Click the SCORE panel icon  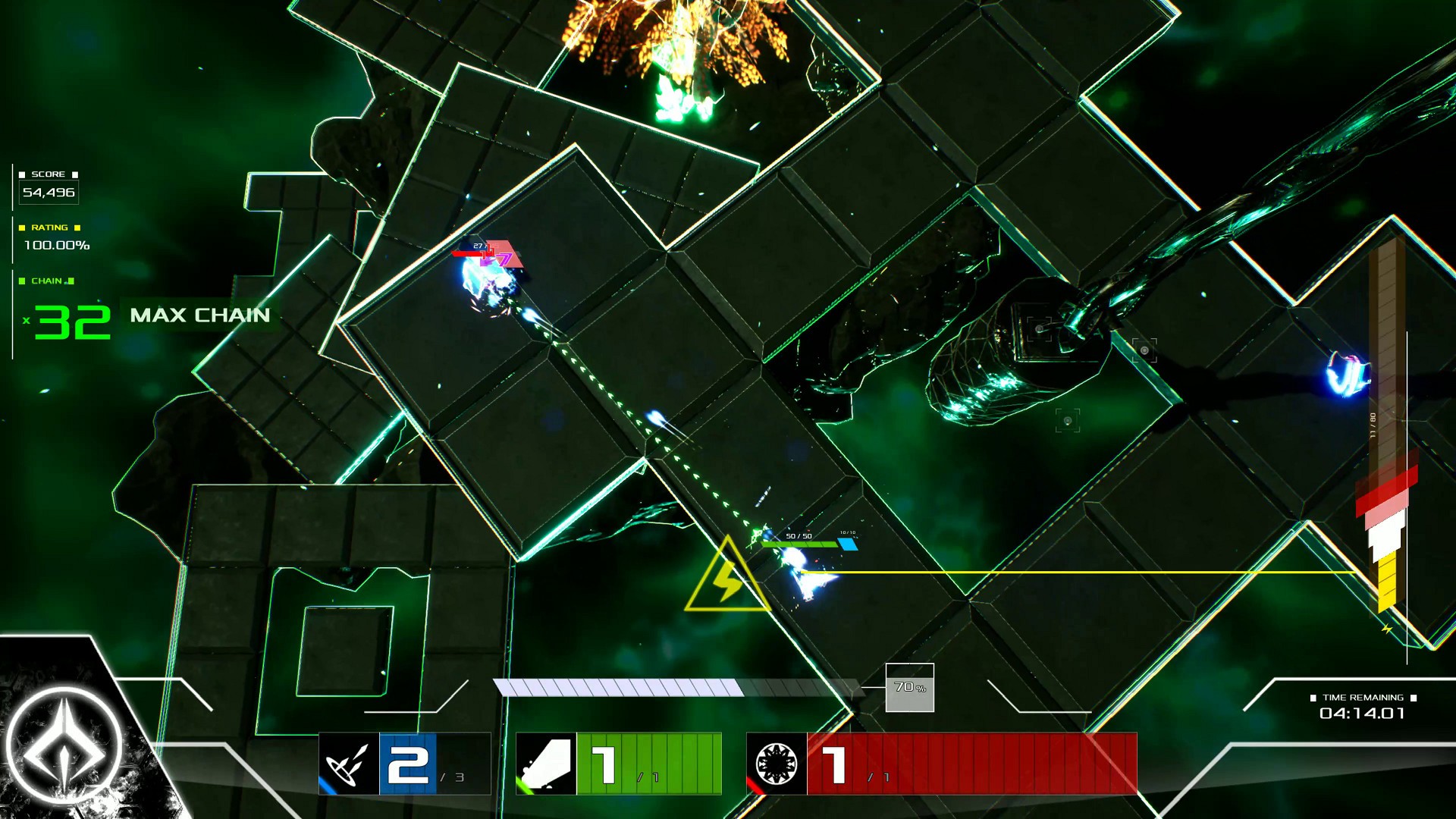22,174
